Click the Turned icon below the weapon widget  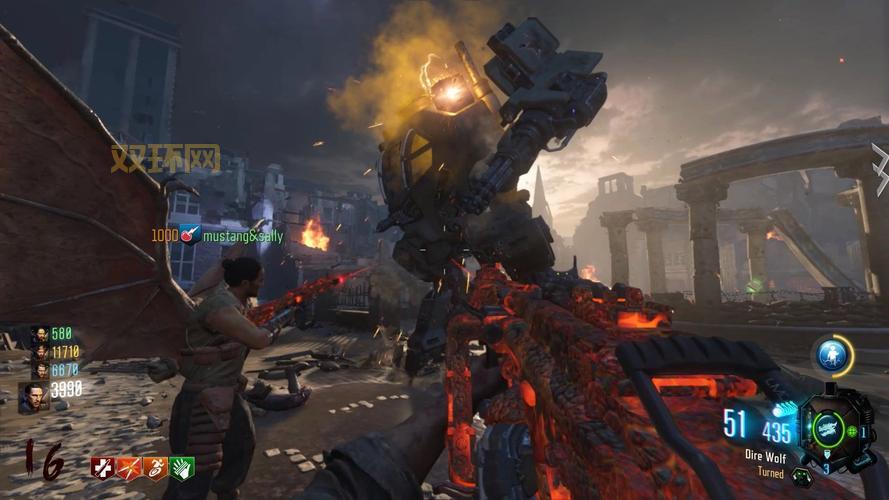pyautogui.click(x=800, y=475)
